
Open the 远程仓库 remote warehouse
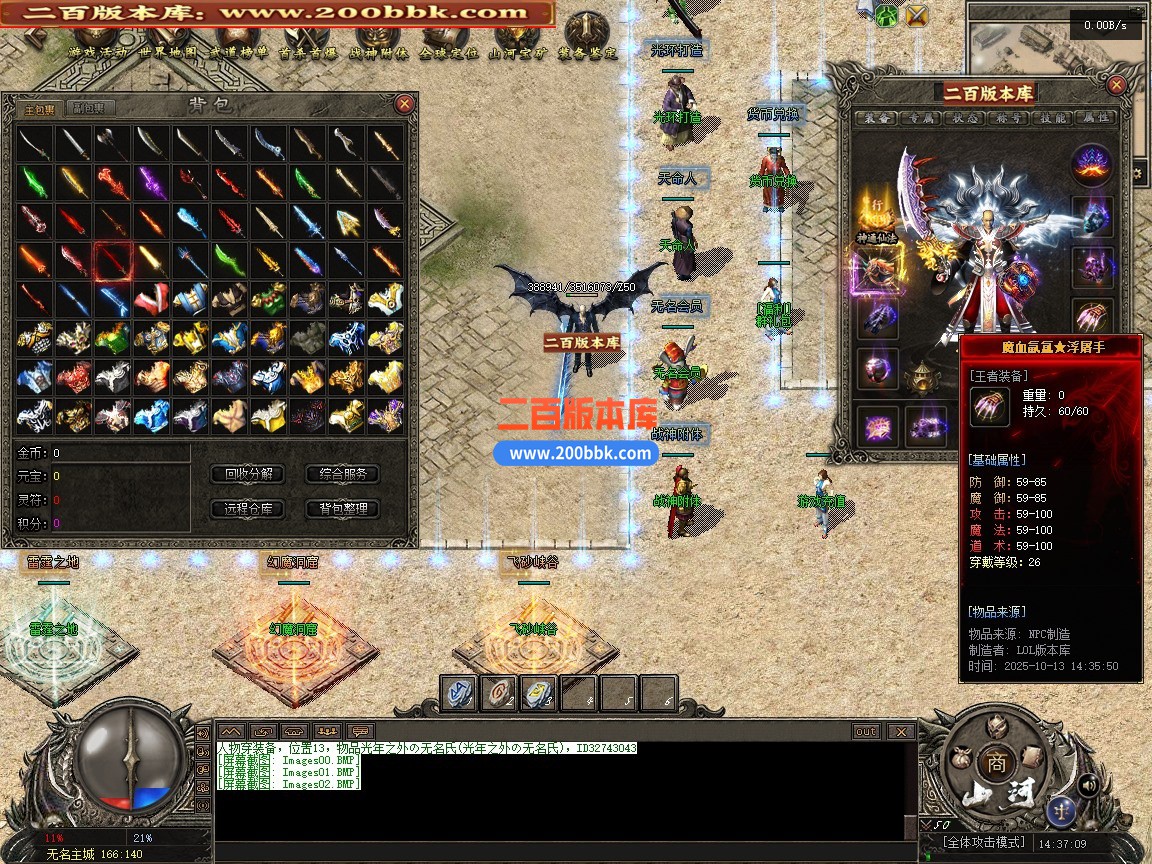248,509
